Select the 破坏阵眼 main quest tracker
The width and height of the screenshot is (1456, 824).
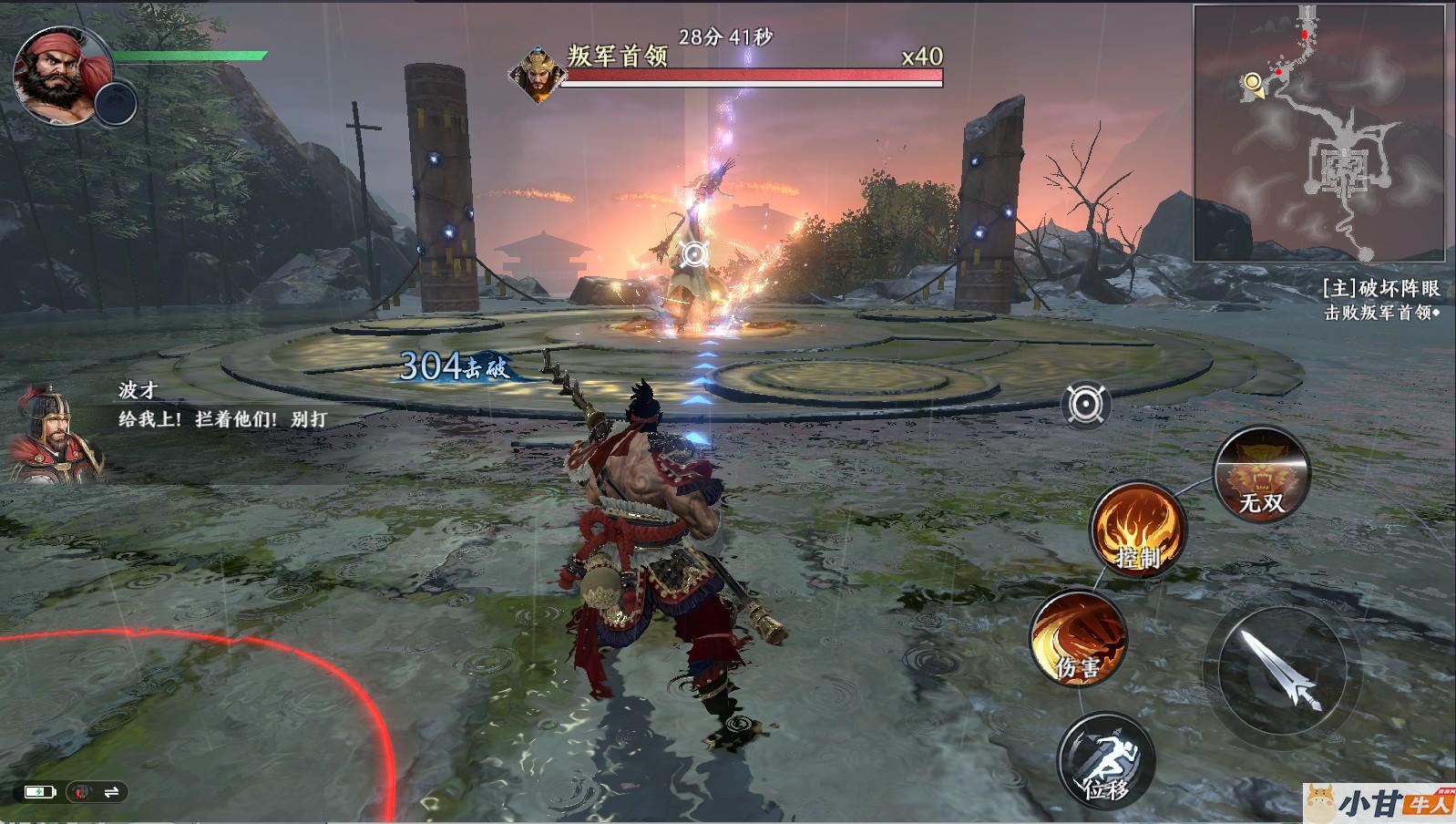point(1381,289)
